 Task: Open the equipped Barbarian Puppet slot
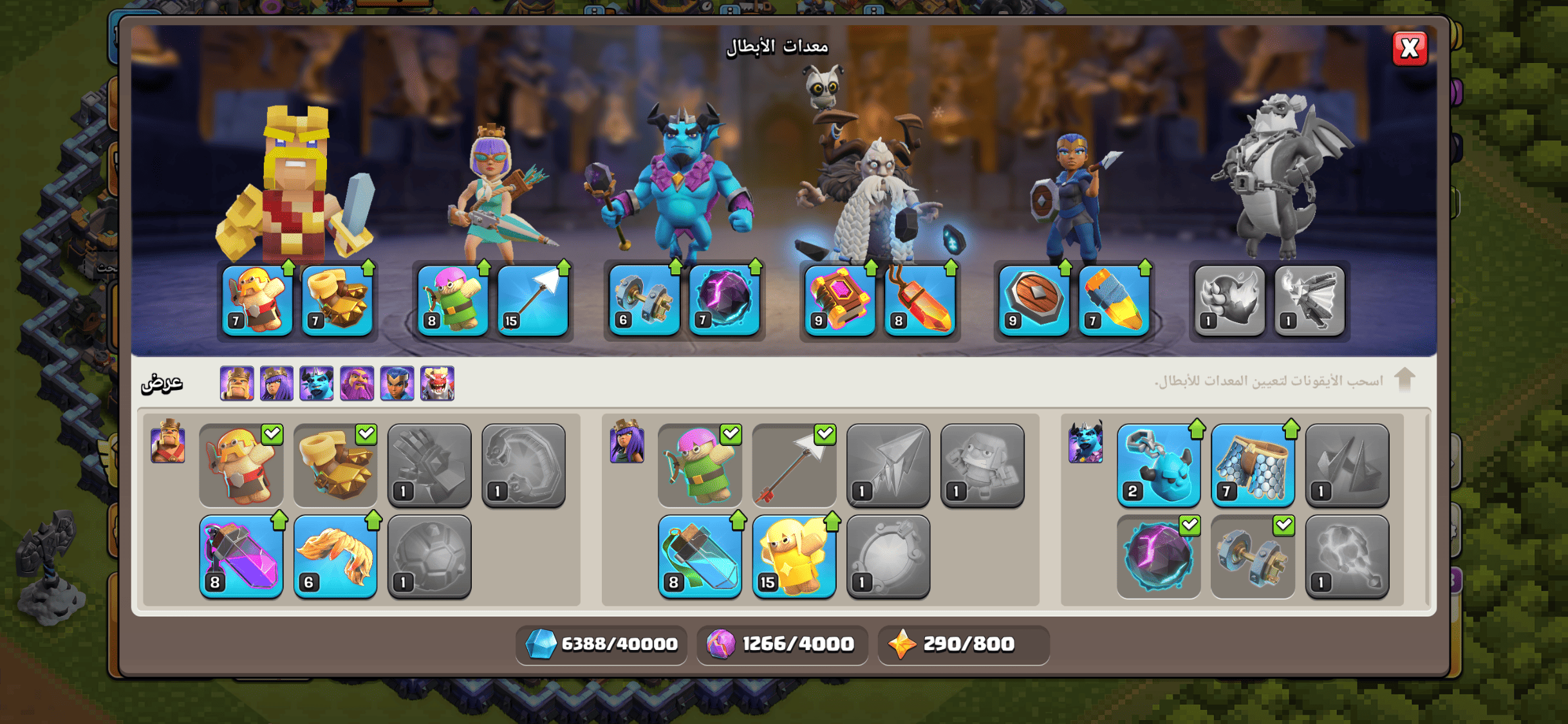[x=257, y=301]
